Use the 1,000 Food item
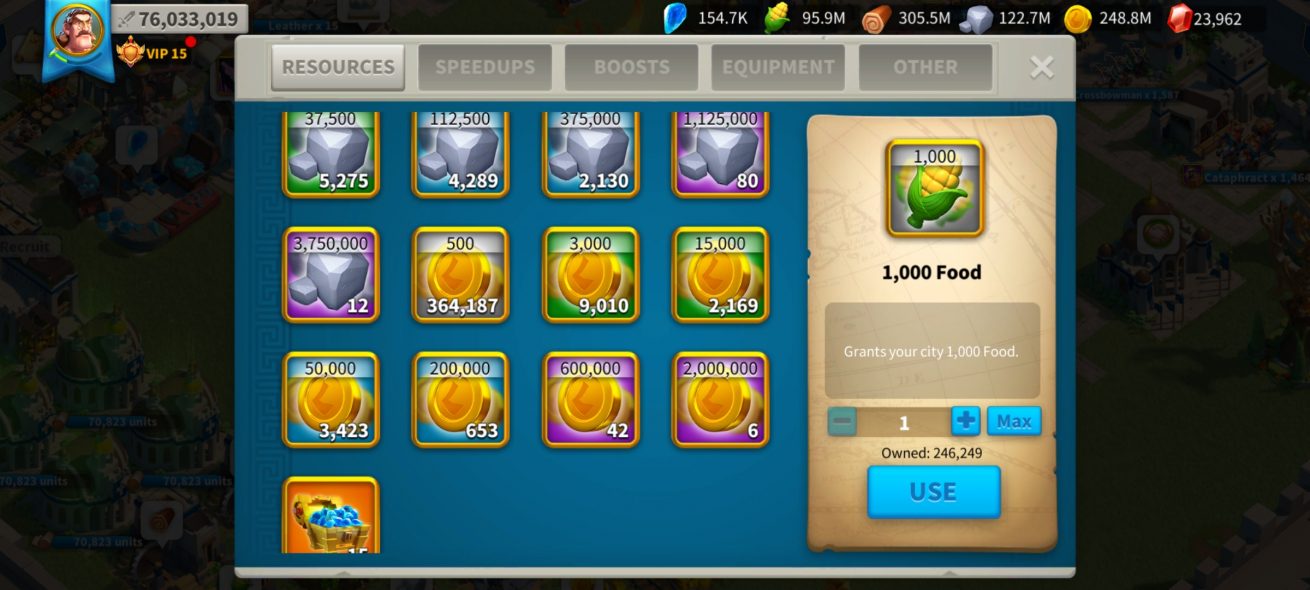The height and width of the screenshot is (590, 1310). [933, 491]
